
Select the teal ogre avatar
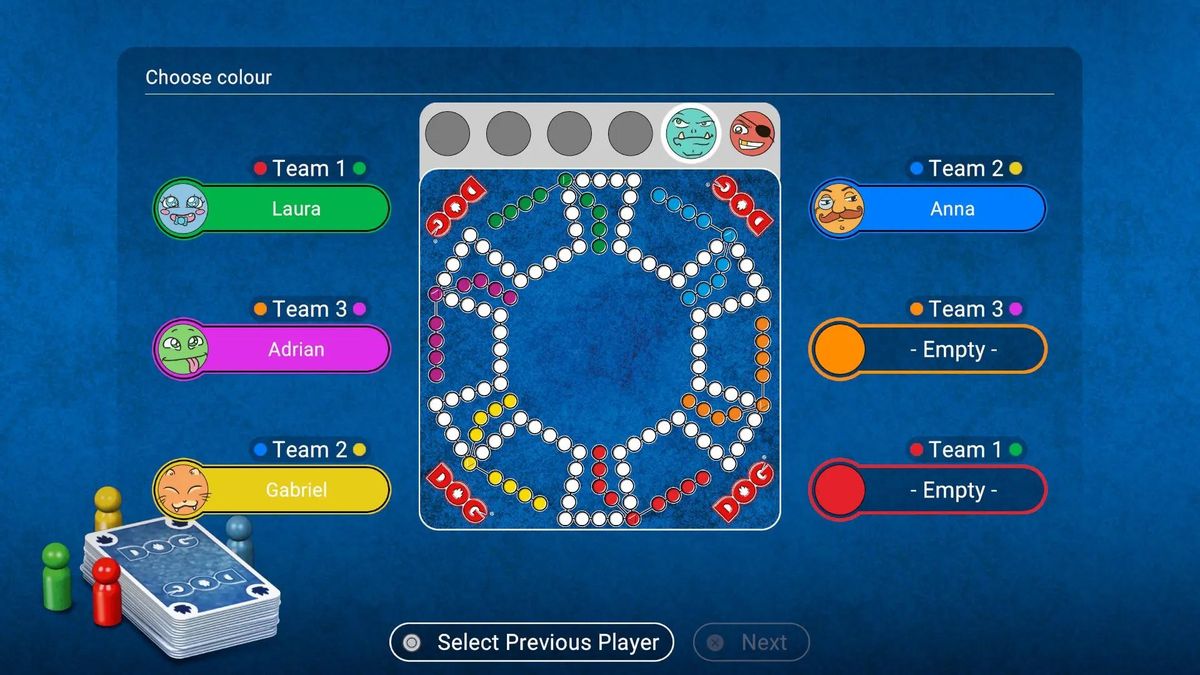click(x=691, y=132)
